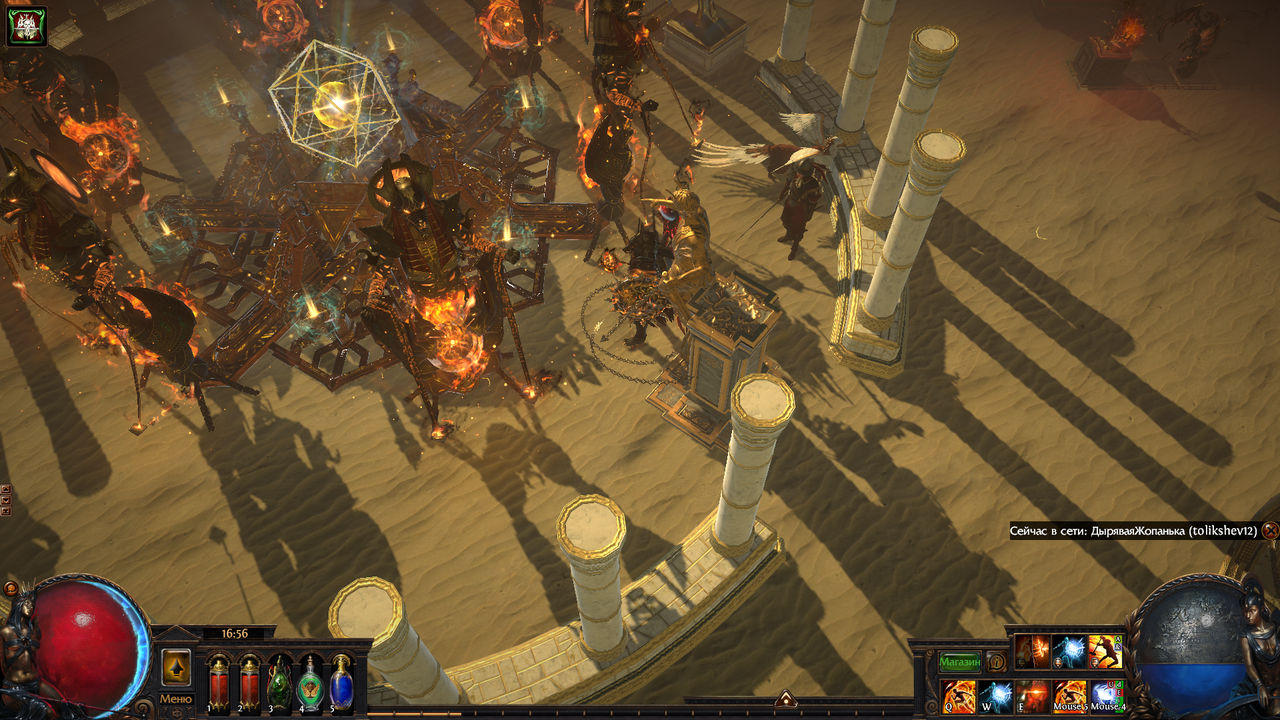Close the online friend notification
Image resolution: width=1280 pixels, height=720 pixels.
coord(1270,531)
